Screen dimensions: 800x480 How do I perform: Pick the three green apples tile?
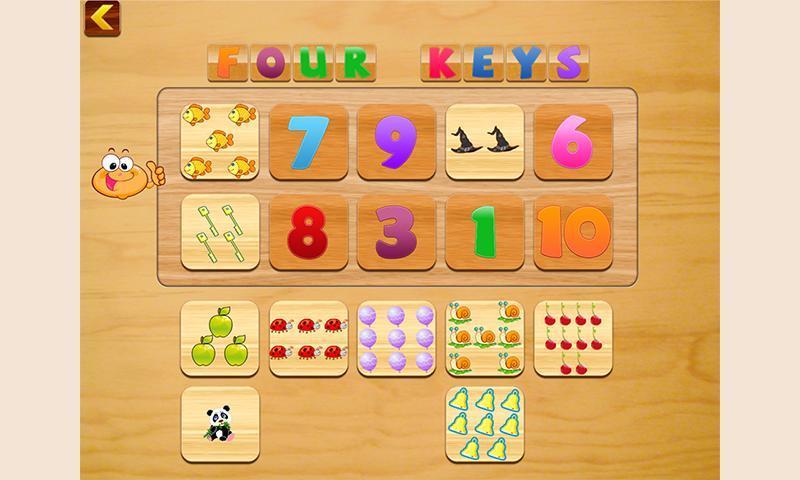tap(220, 339)
